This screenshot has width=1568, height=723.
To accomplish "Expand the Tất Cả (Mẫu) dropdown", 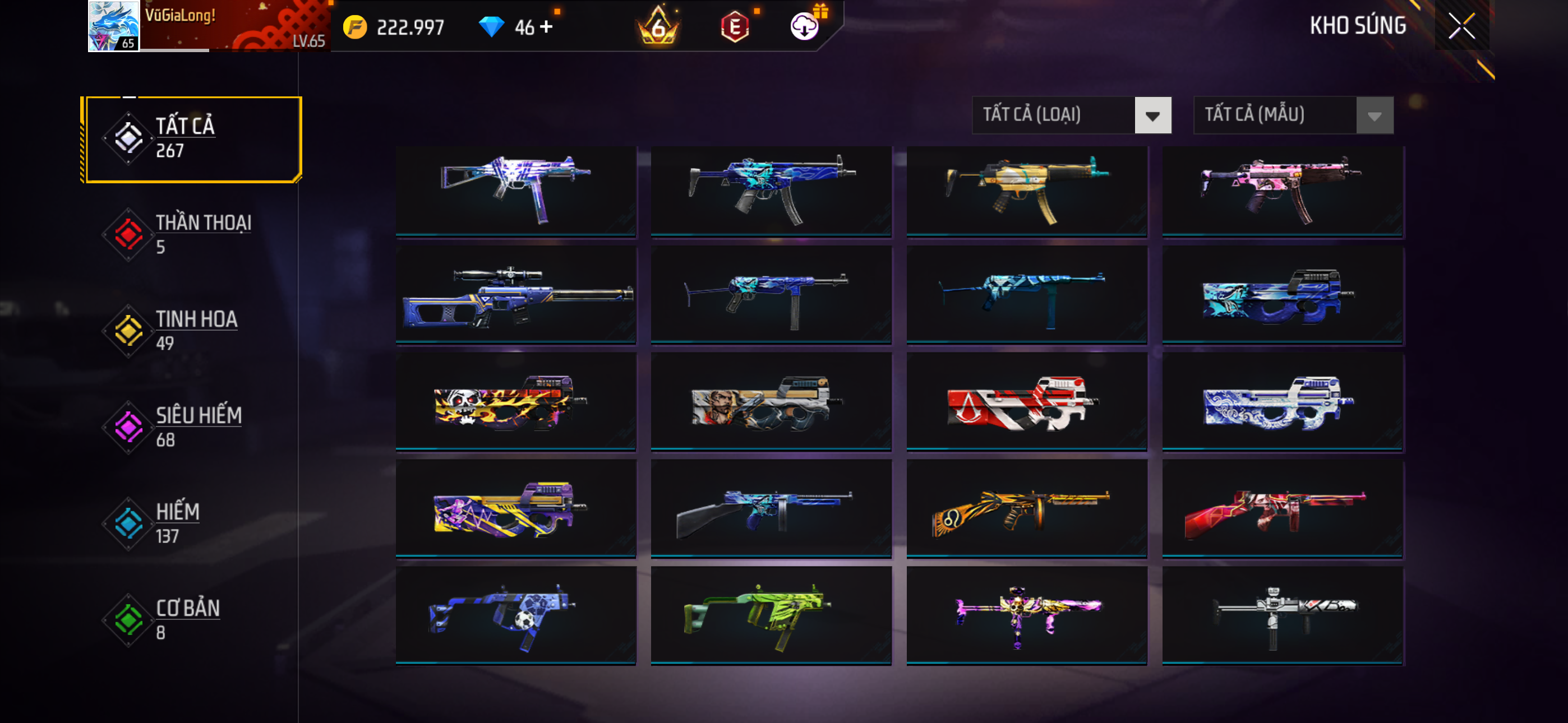I will click(x=1293, y=114).
